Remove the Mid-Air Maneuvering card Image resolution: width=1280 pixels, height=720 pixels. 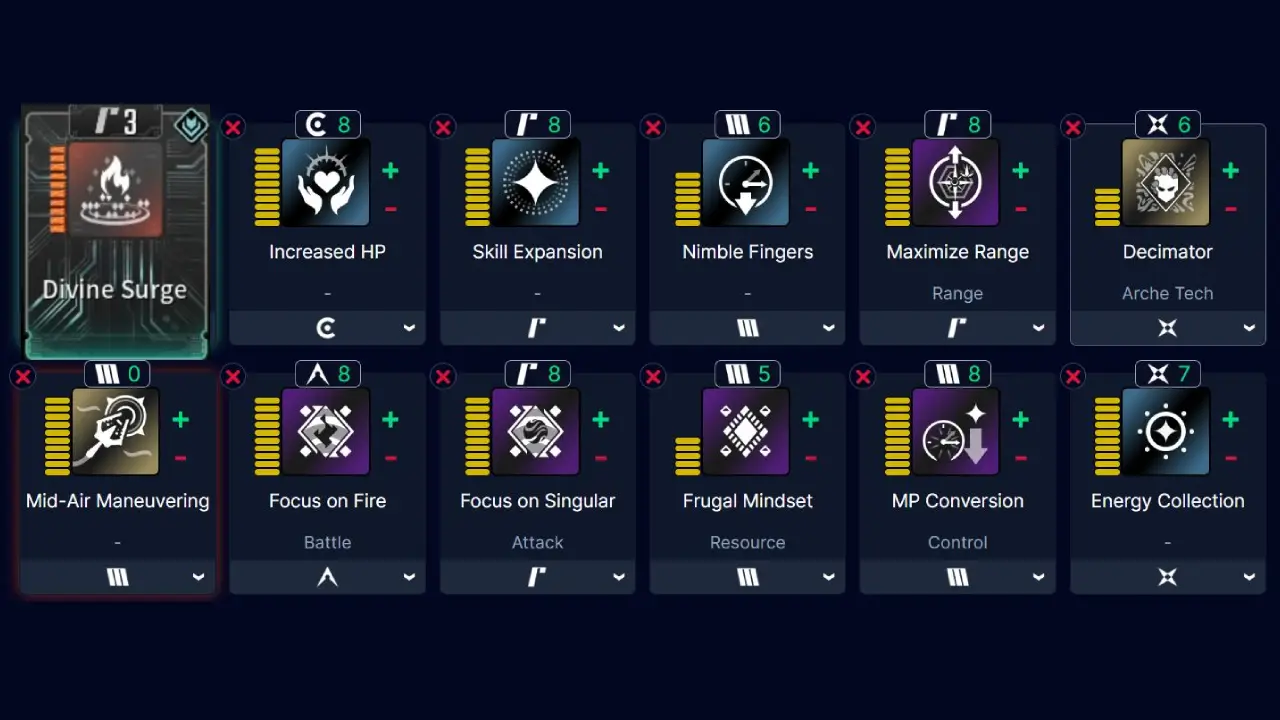(23, 376)
